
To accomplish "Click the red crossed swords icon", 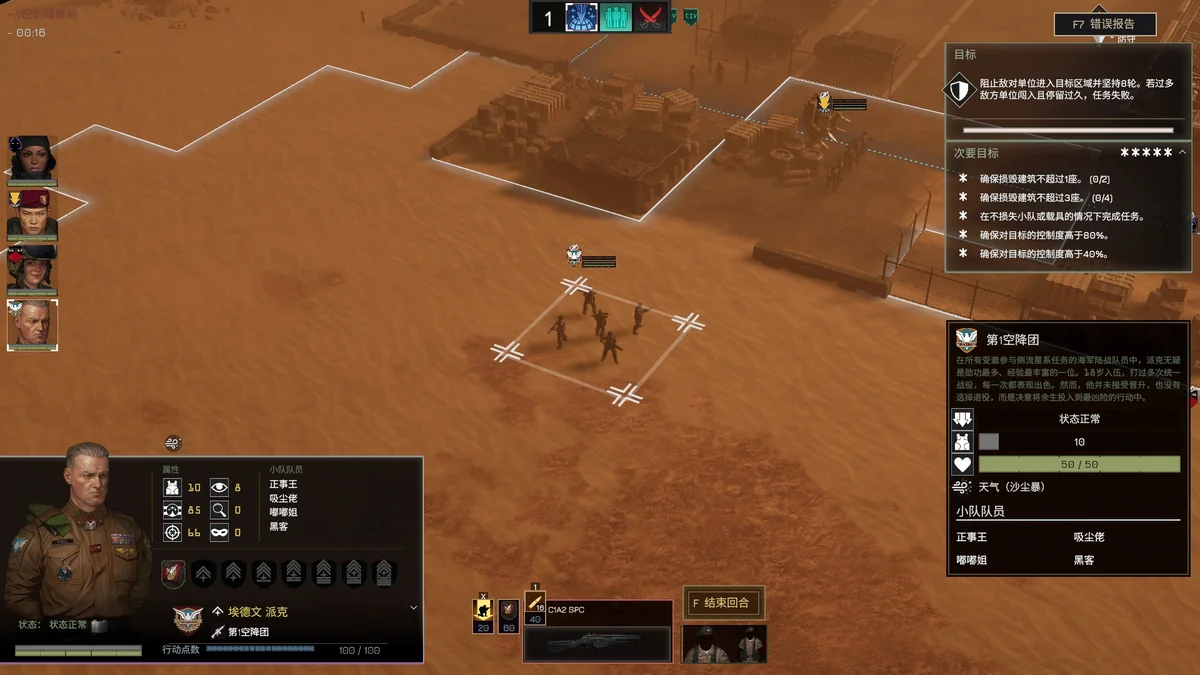I will coord(651,18).
